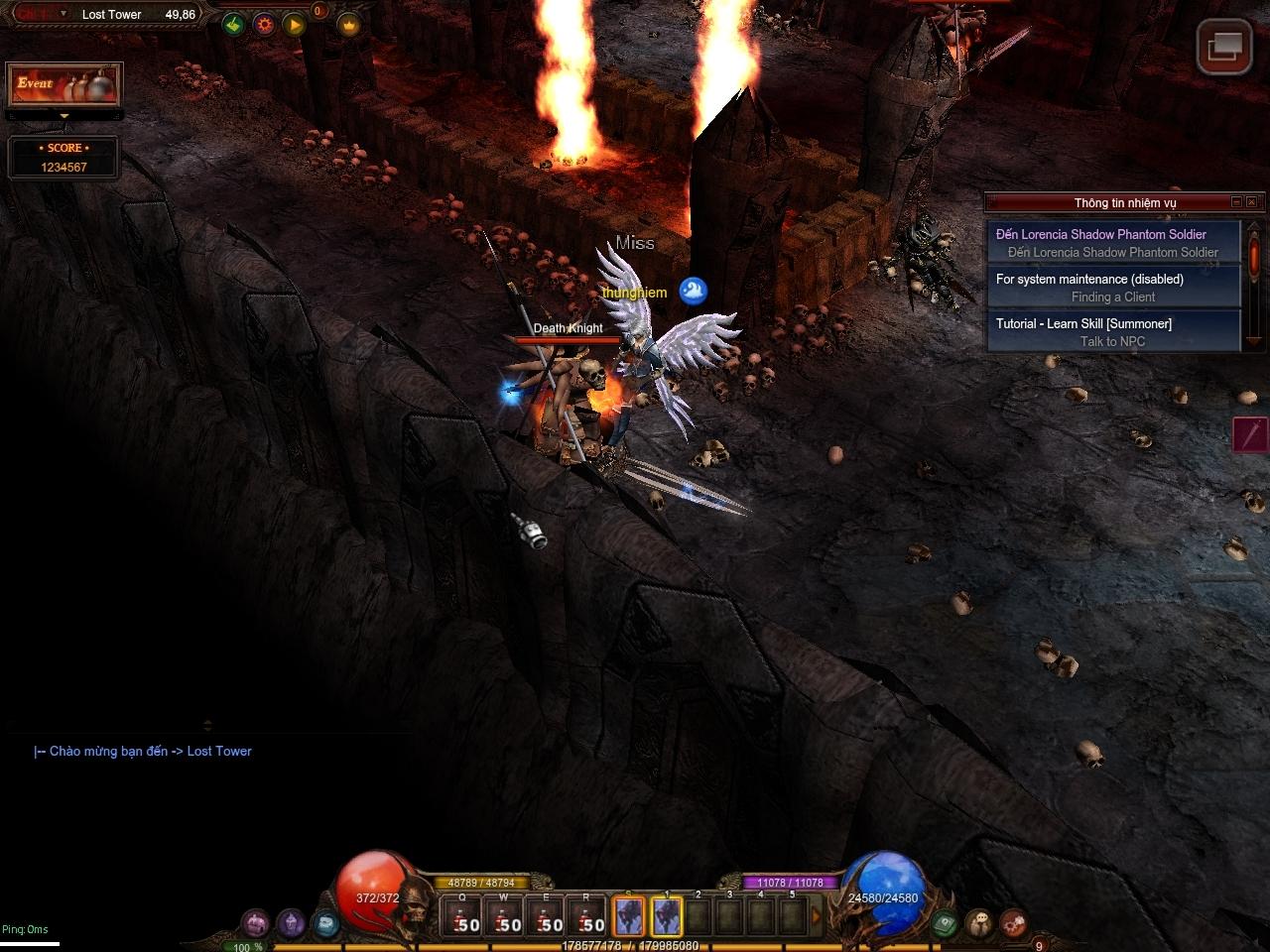Click the quest list scrollbar handle

click(1254, 255)
